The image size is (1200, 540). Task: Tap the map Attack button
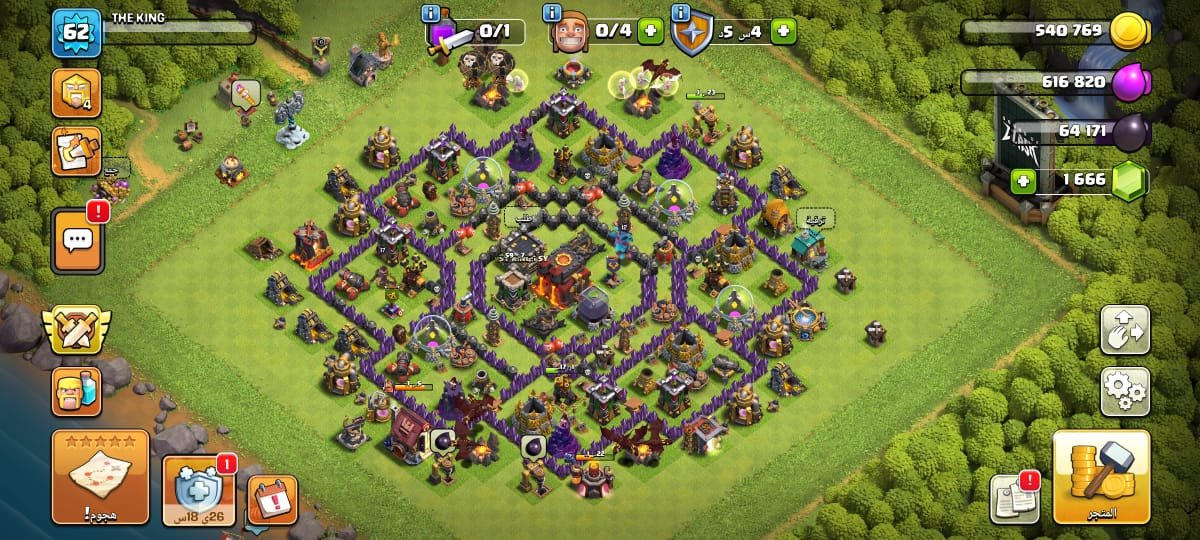coord(100,477)
